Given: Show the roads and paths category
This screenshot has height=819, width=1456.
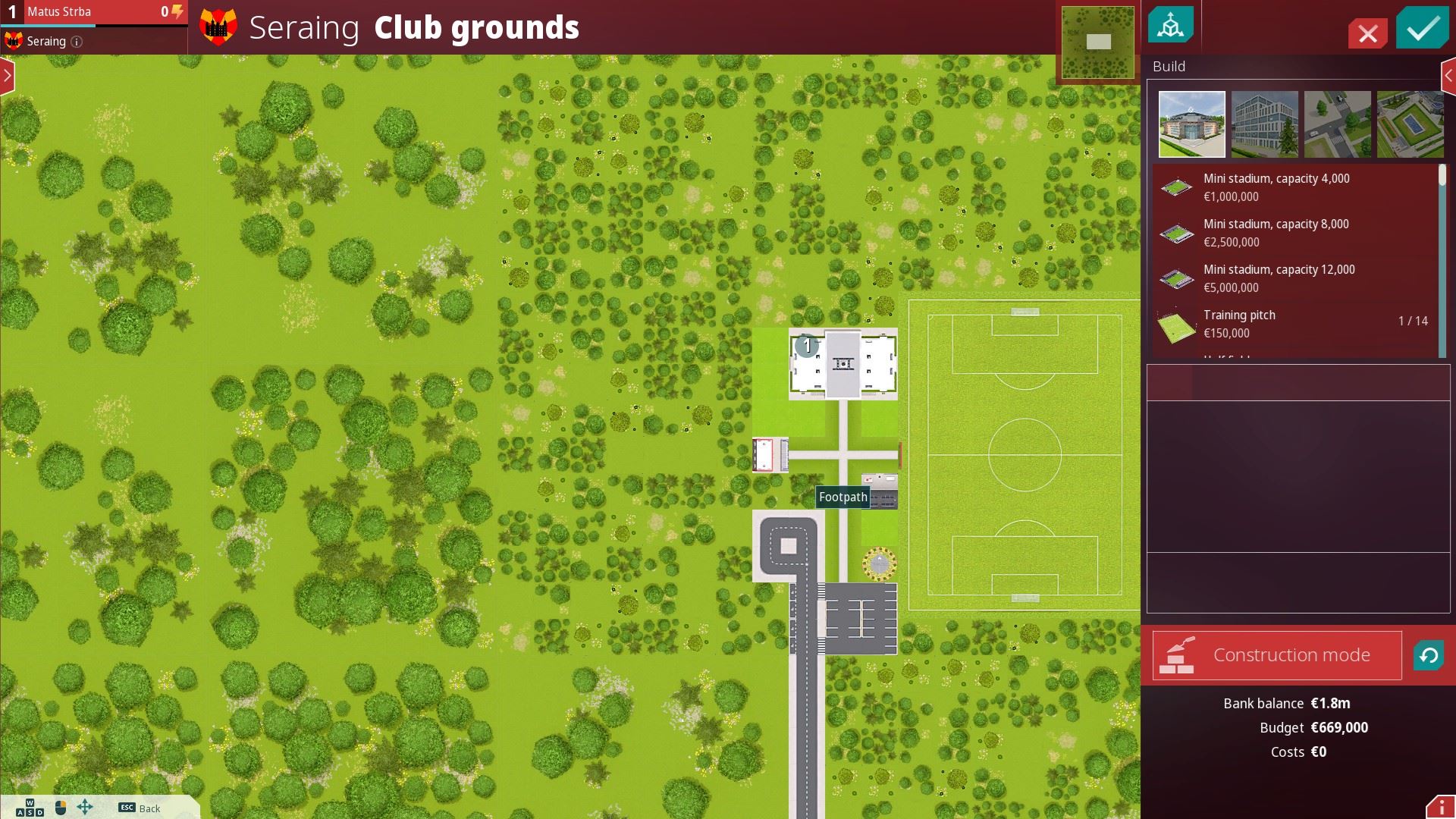Looking at the screenshot, I should pos(1337,124).
